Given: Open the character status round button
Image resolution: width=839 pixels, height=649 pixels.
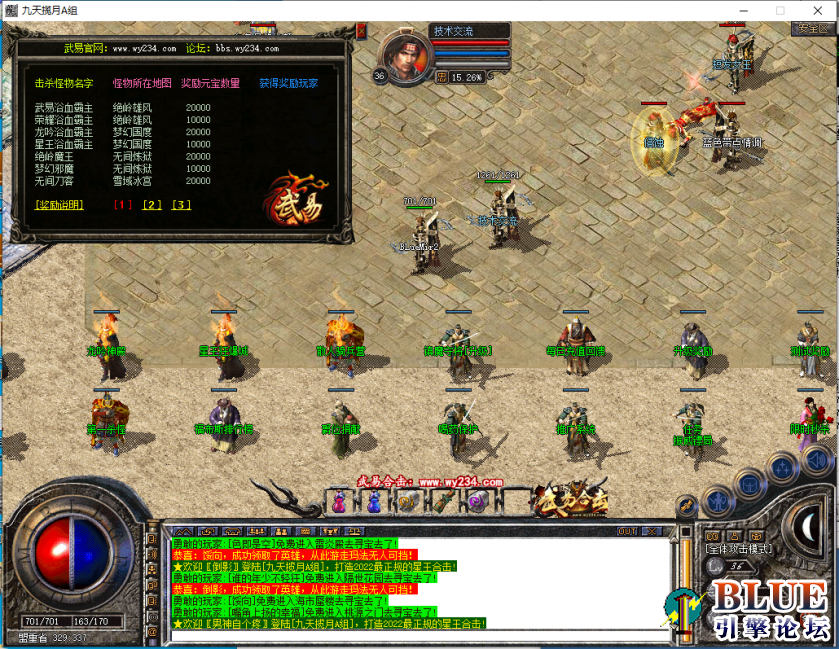Looking at the screenshot, I should click(x=717, y=499).
